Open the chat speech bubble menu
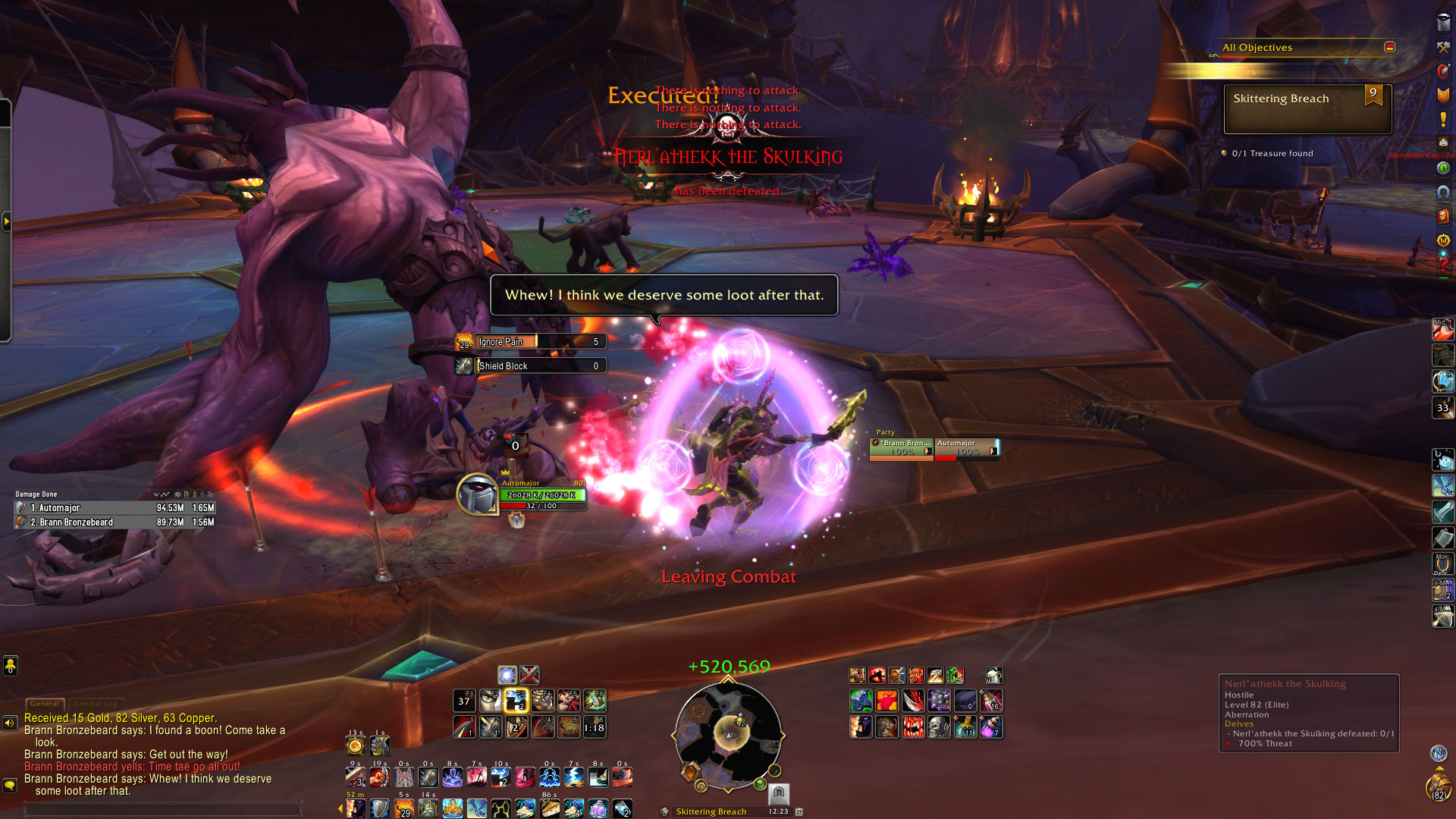1456x819 pixels. [x=10, y=785]
